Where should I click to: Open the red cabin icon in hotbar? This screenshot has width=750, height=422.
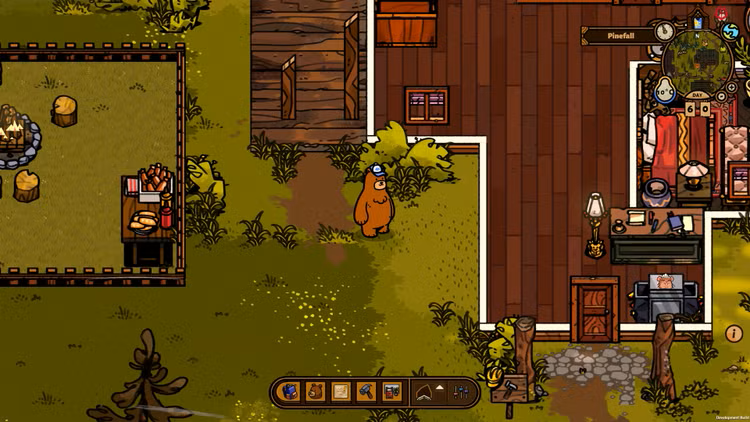392,391
